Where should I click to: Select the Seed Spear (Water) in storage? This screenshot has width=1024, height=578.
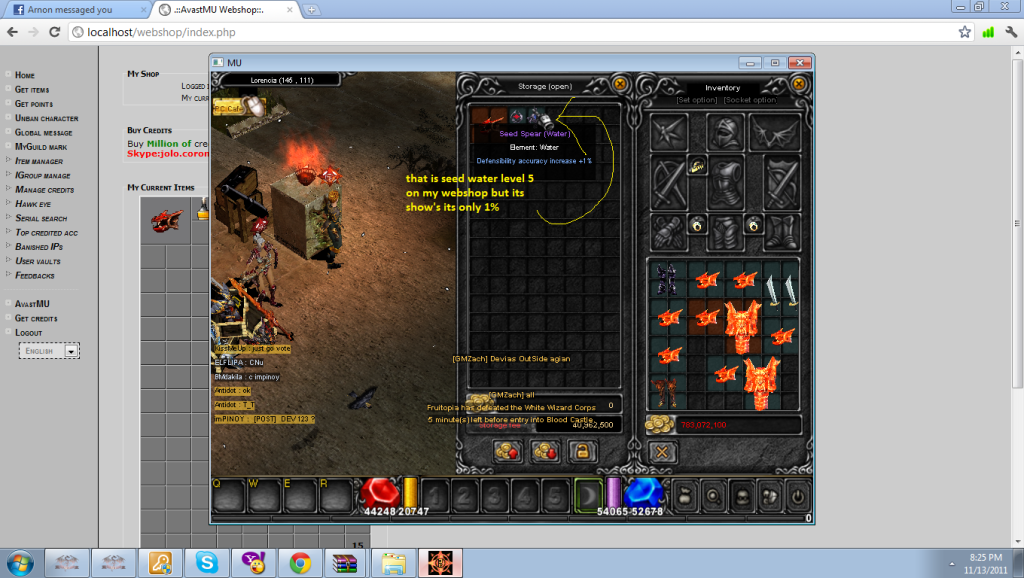pyautogui.click(x=537, y=117)
